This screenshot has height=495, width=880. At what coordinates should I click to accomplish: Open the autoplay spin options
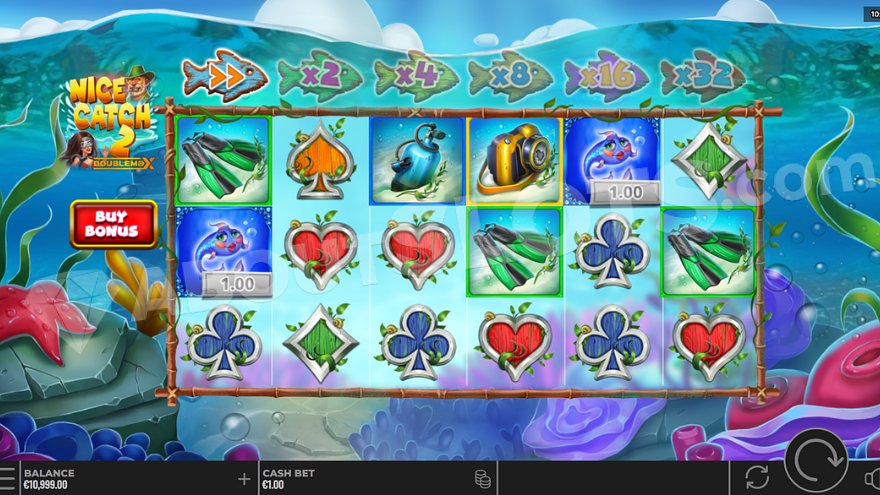point(757,477)
